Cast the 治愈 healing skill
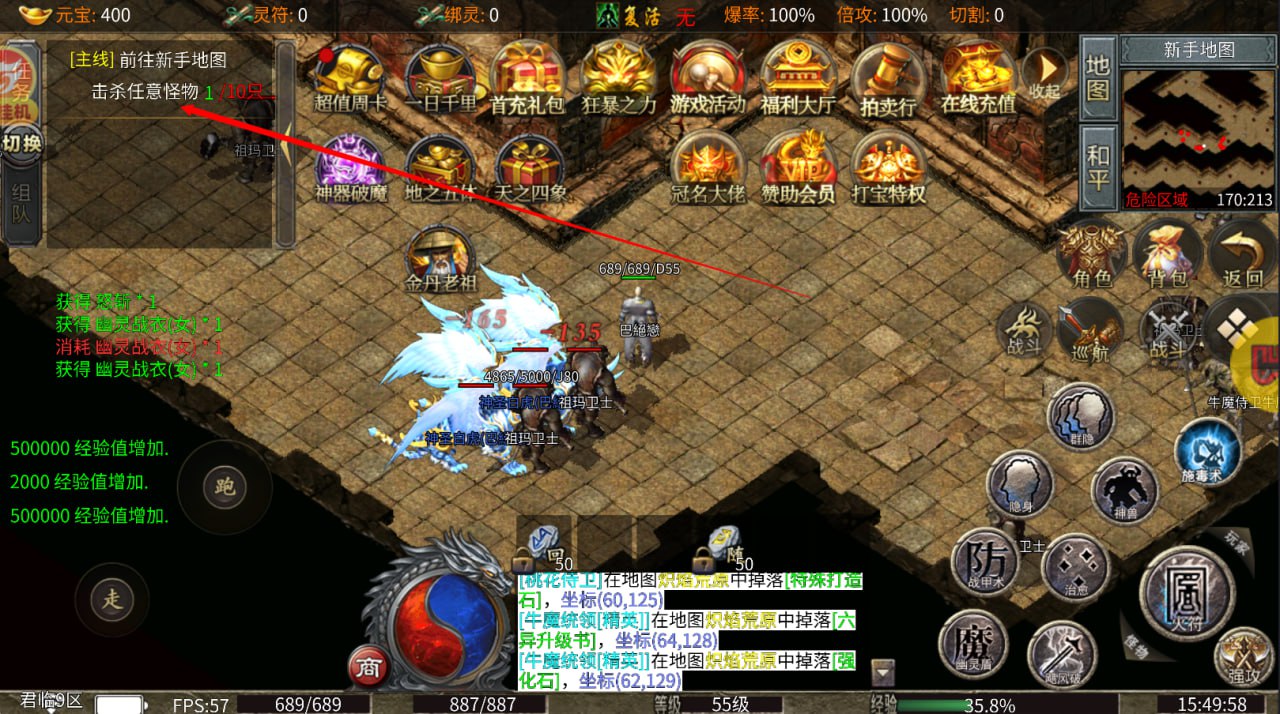The width and height of the screenshot is (1280, 714). tap(1076, 567)
